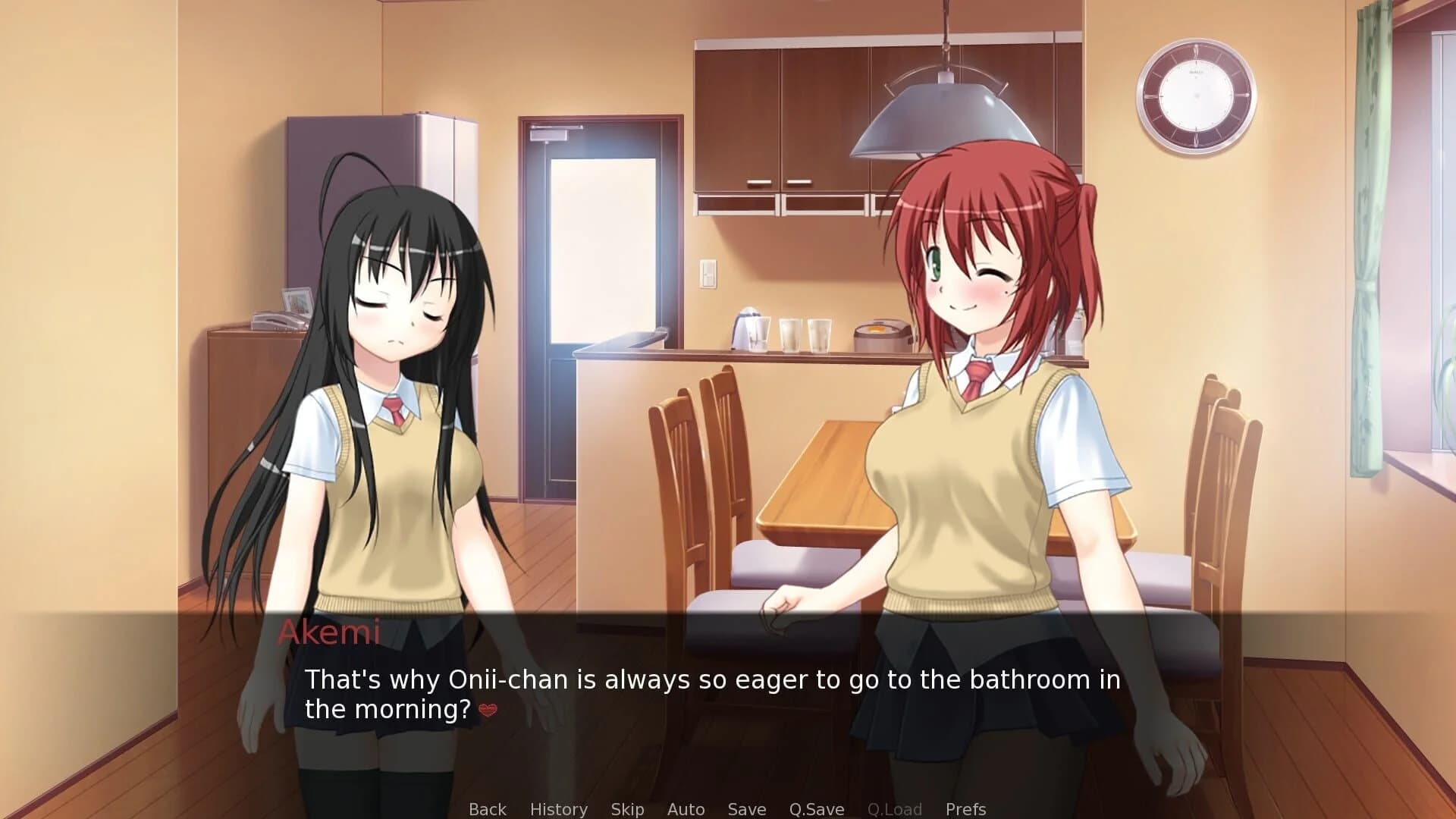Click the Q.Load option
This screenshot has width=1456, height=819.
[x=895, y=808]
